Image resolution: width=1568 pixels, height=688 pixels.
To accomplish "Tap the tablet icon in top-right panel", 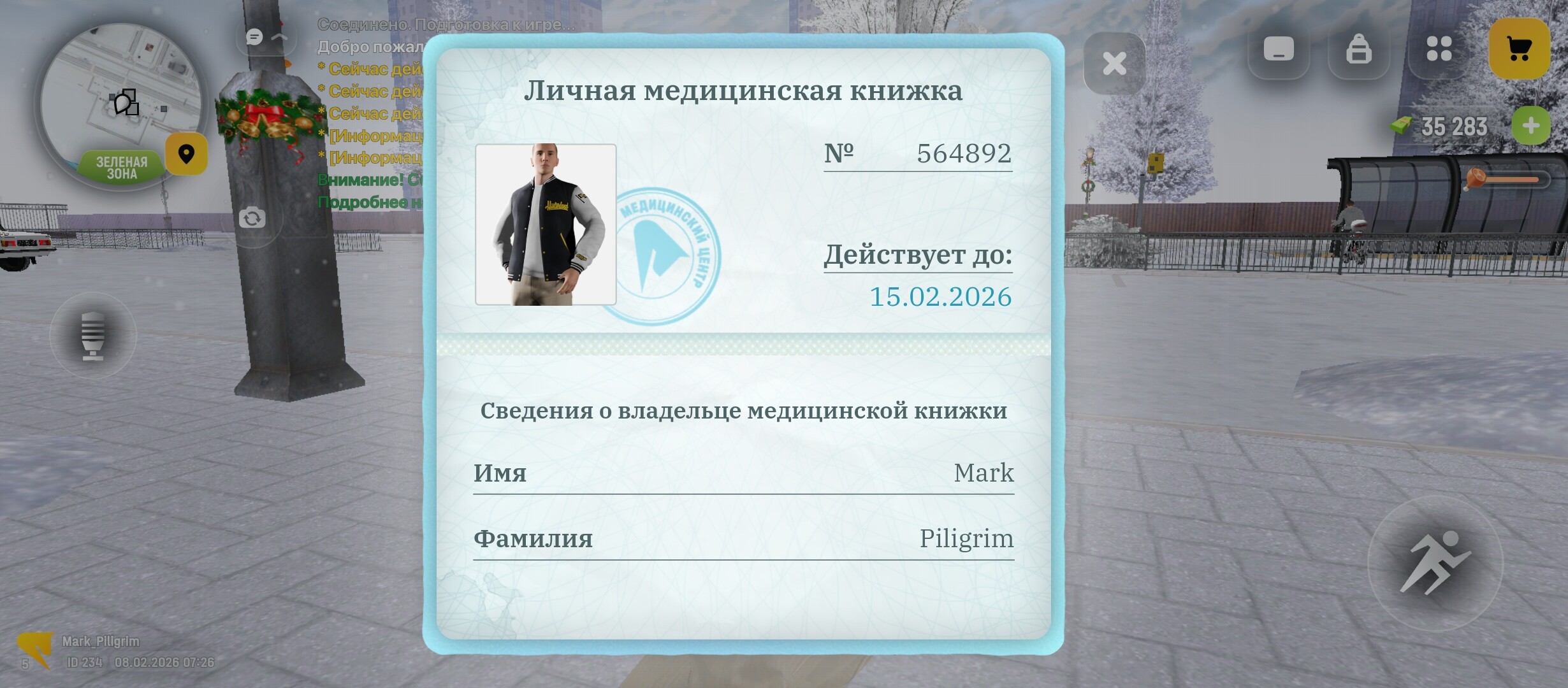I will coord(1278,48).
